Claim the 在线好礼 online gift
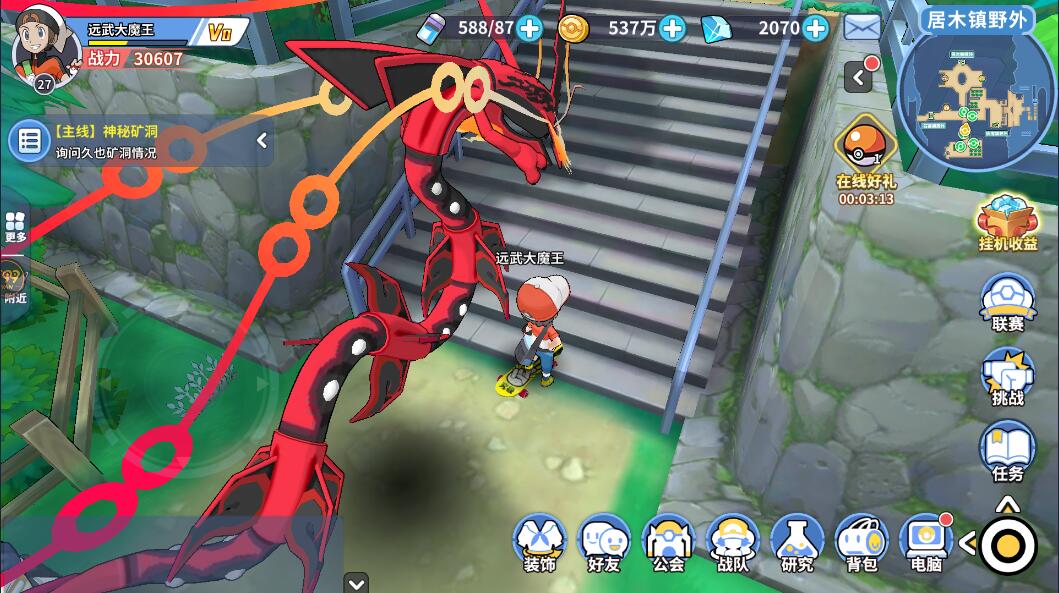This screenshot has width=1059, height=593. pos(865,155)
